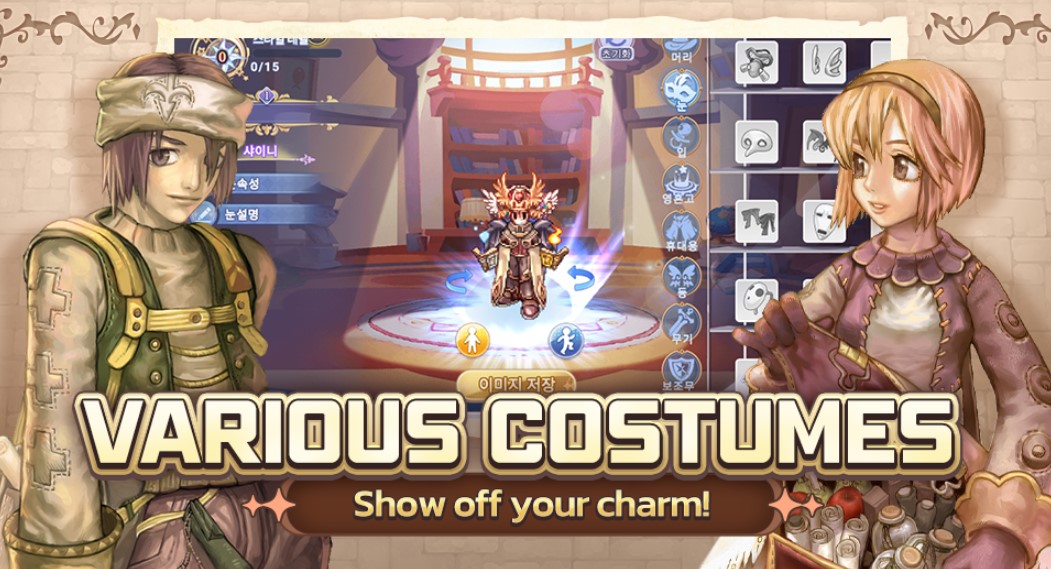Viewport: 1051px width, 569px height.
Task: Open the 눈 eye mask category
Action: pyautogui.click(x=682, y=94)
